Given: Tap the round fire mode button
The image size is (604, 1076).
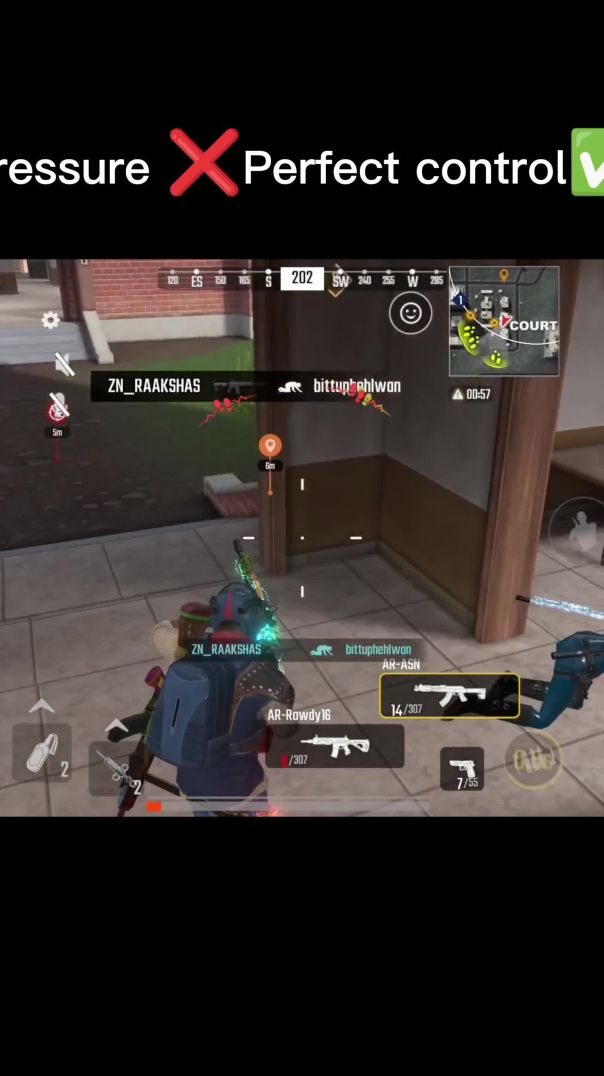Looking at the screenshot, I should coord(532,760).
